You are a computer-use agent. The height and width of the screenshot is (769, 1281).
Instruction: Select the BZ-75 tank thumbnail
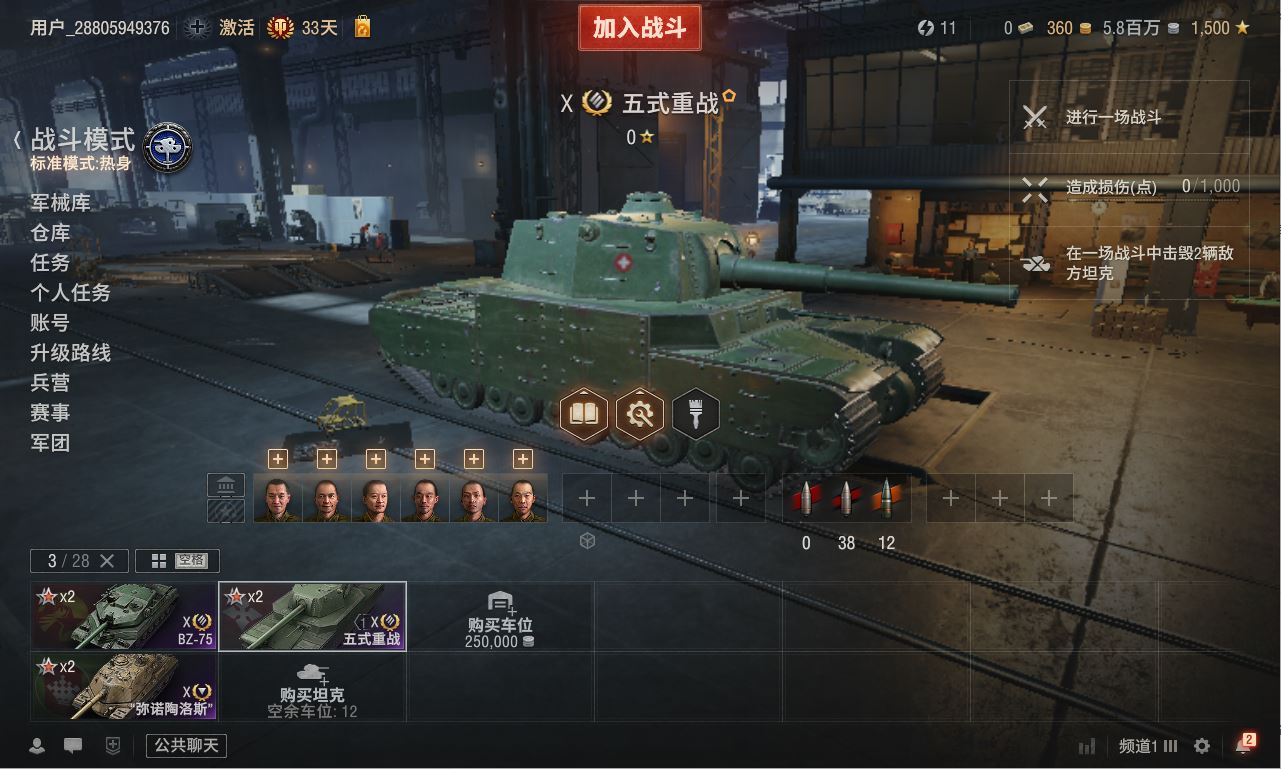coord(124,616)
